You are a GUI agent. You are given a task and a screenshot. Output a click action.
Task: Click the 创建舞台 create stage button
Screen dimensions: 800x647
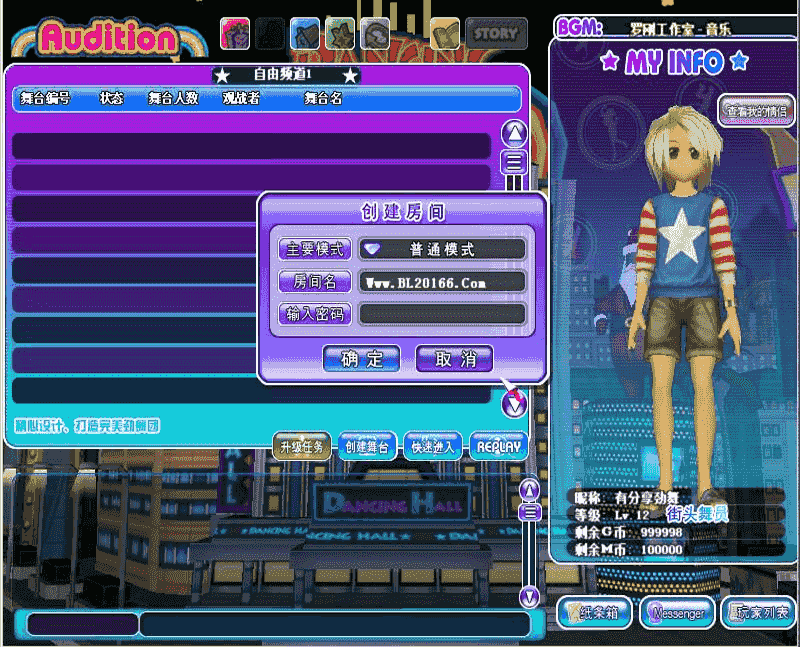tap(368, 447)
